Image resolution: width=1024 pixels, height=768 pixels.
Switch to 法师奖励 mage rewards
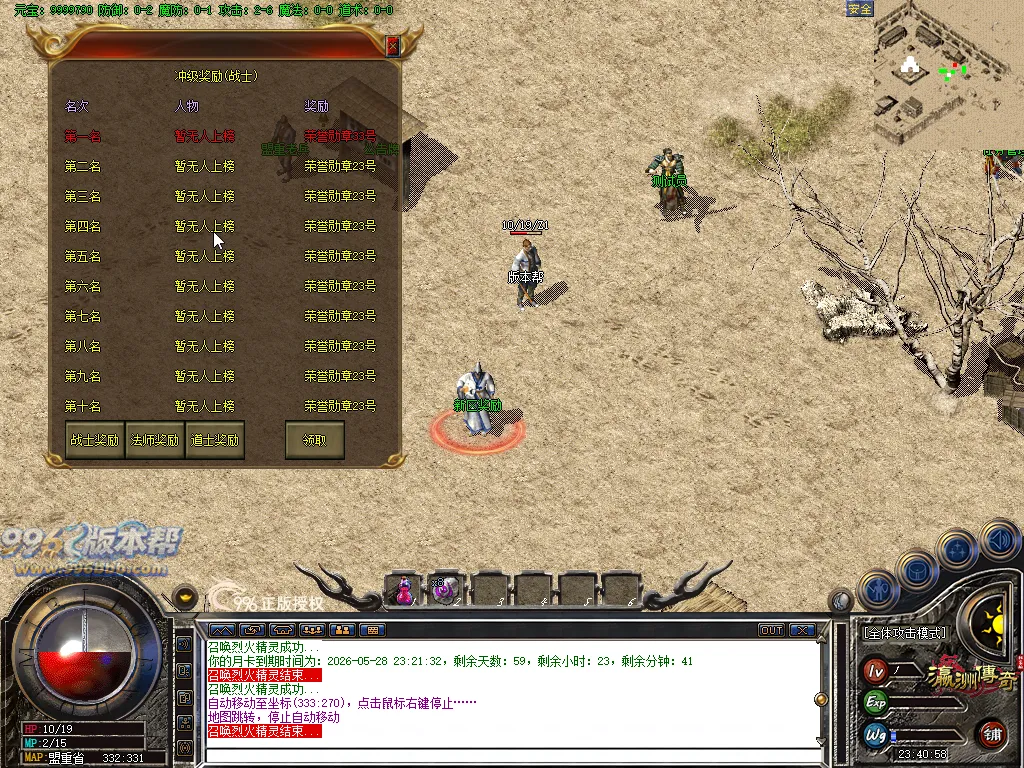(x=154, y=440)
